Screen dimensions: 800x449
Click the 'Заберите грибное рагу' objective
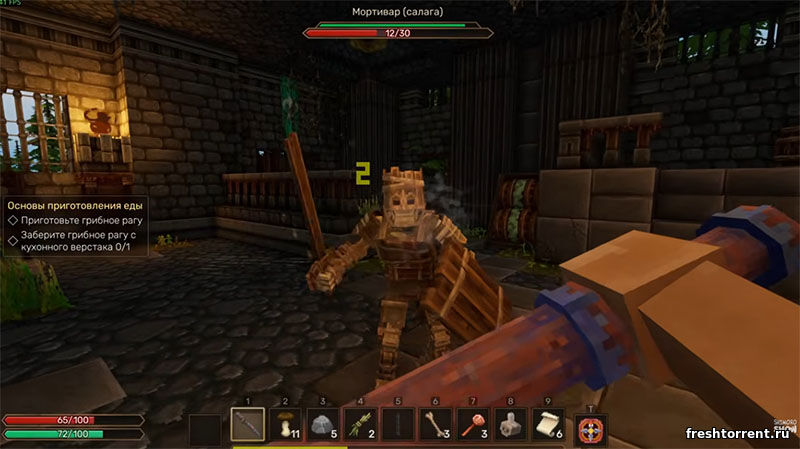click(76, 239)
